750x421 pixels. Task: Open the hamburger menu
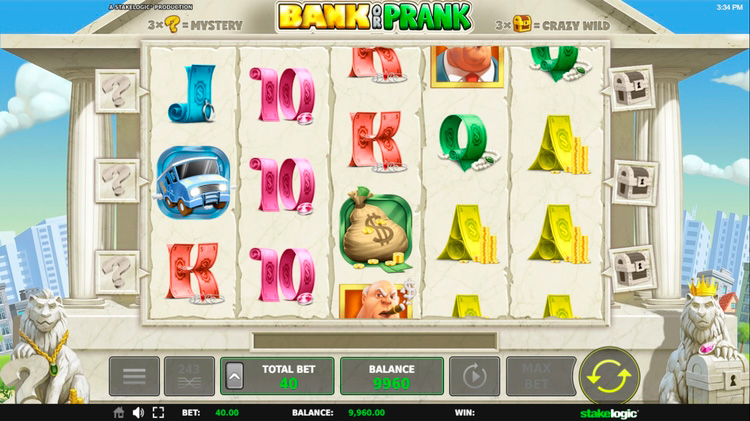pos(134,376)
